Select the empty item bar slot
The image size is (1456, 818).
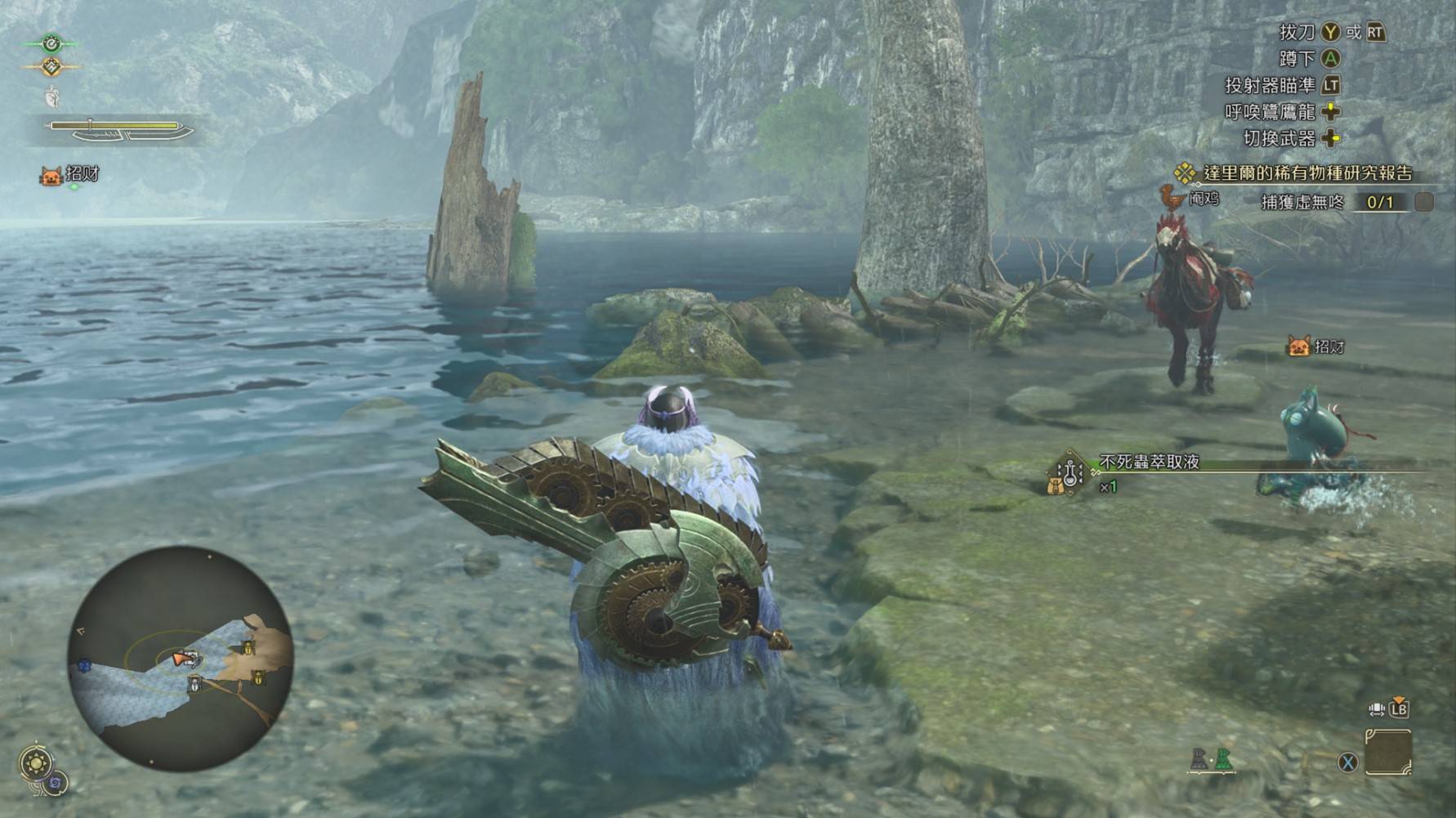(x=1387, y=753)
